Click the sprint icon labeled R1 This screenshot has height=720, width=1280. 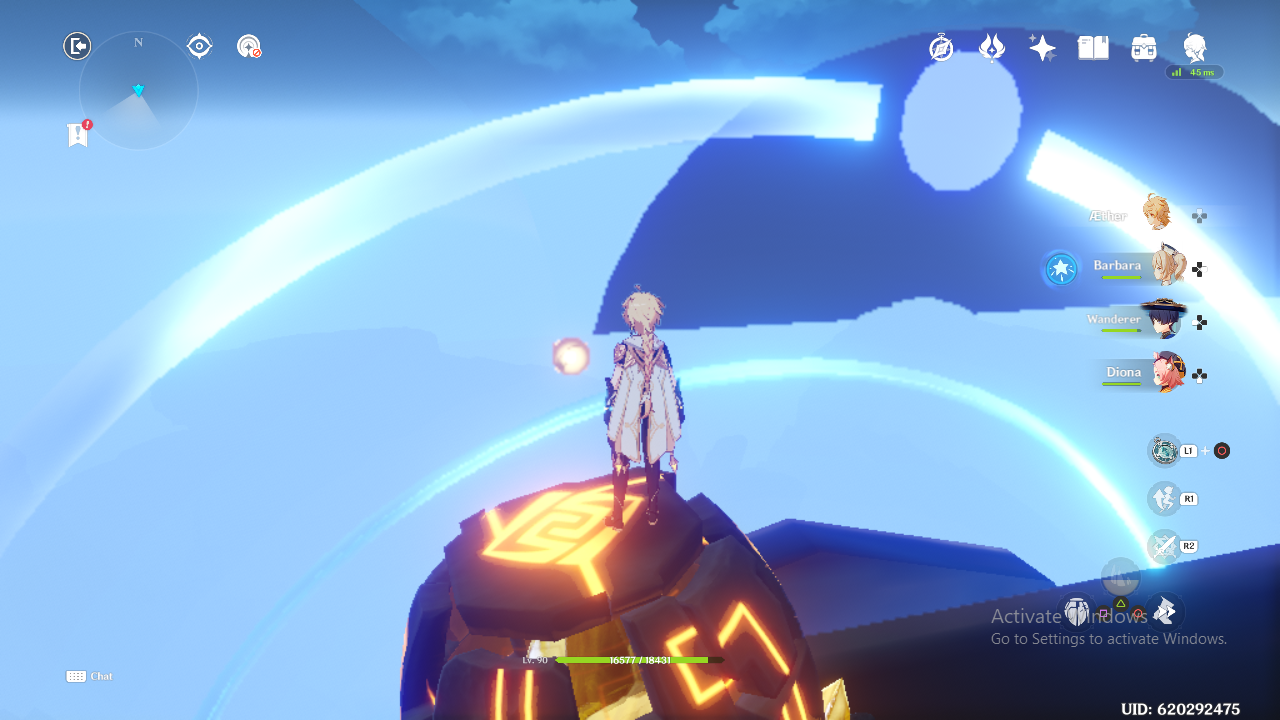(x=1163, y=498)
